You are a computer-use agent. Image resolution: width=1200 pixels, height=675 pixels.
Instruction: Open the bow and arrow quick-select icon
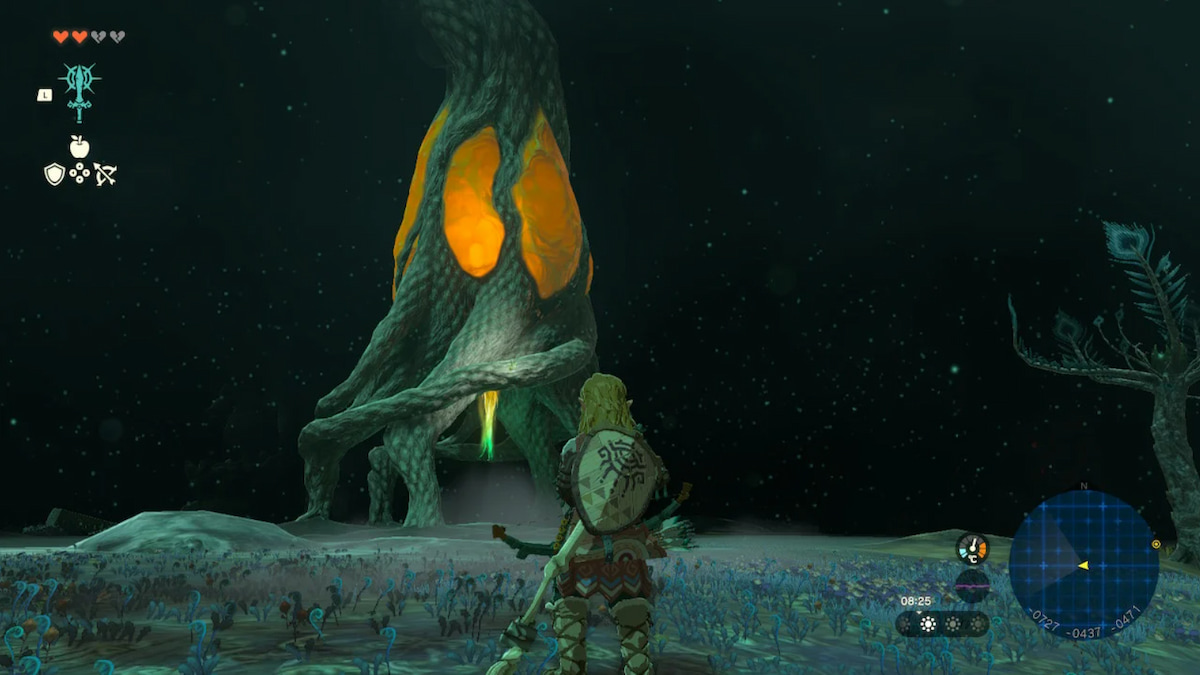click(x=105, y=174)
